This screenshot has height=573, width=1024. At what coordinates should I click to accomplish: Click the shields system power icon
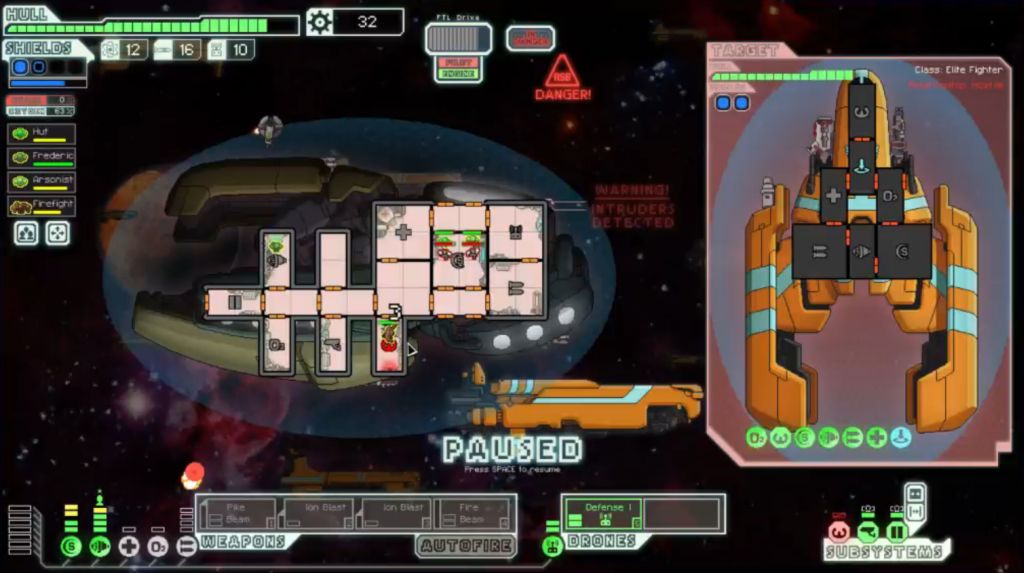[70, 546]
